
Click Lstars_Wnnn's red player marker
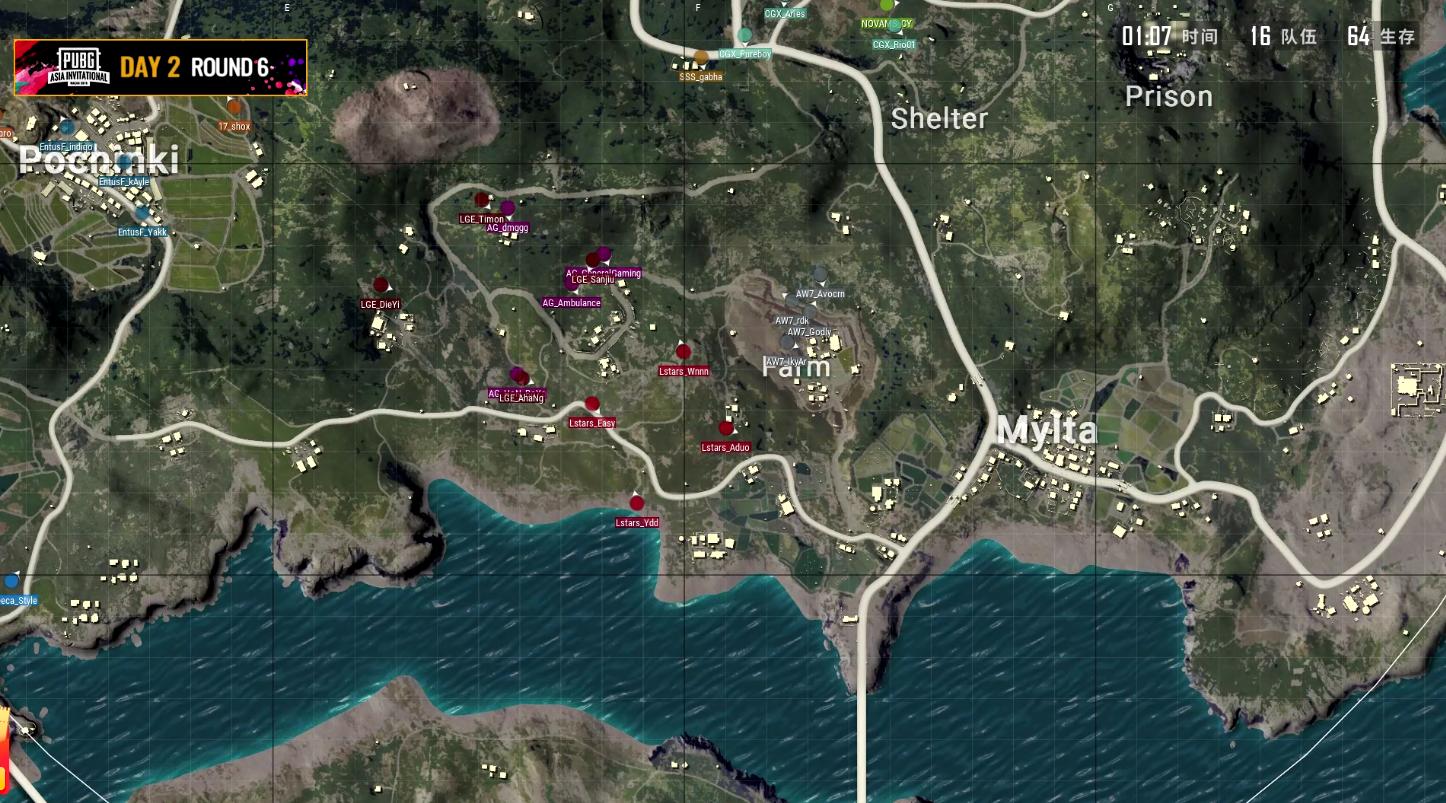(684, 352)
